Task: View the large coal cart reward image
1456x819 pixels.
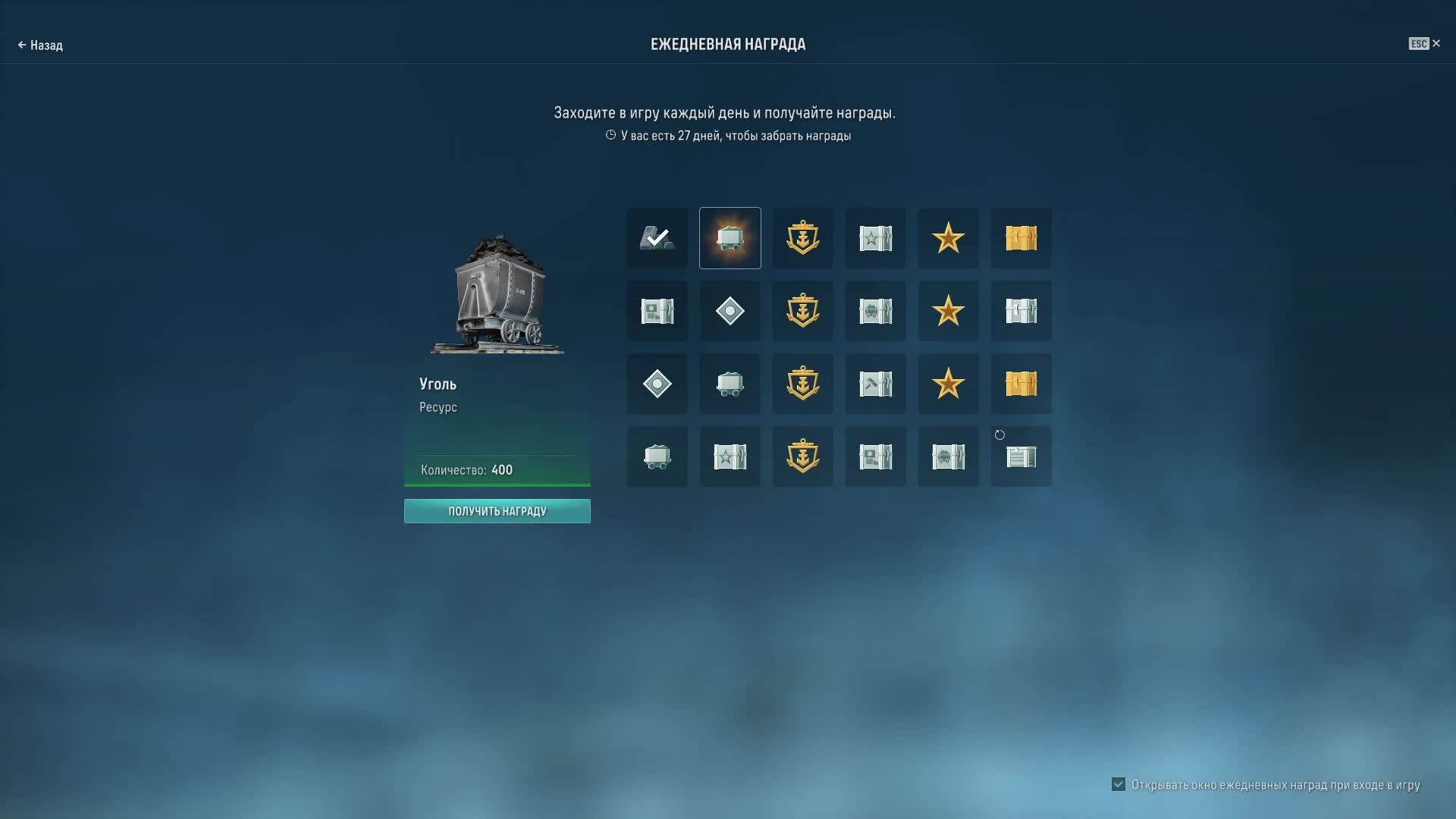Action: coord(498,295)
